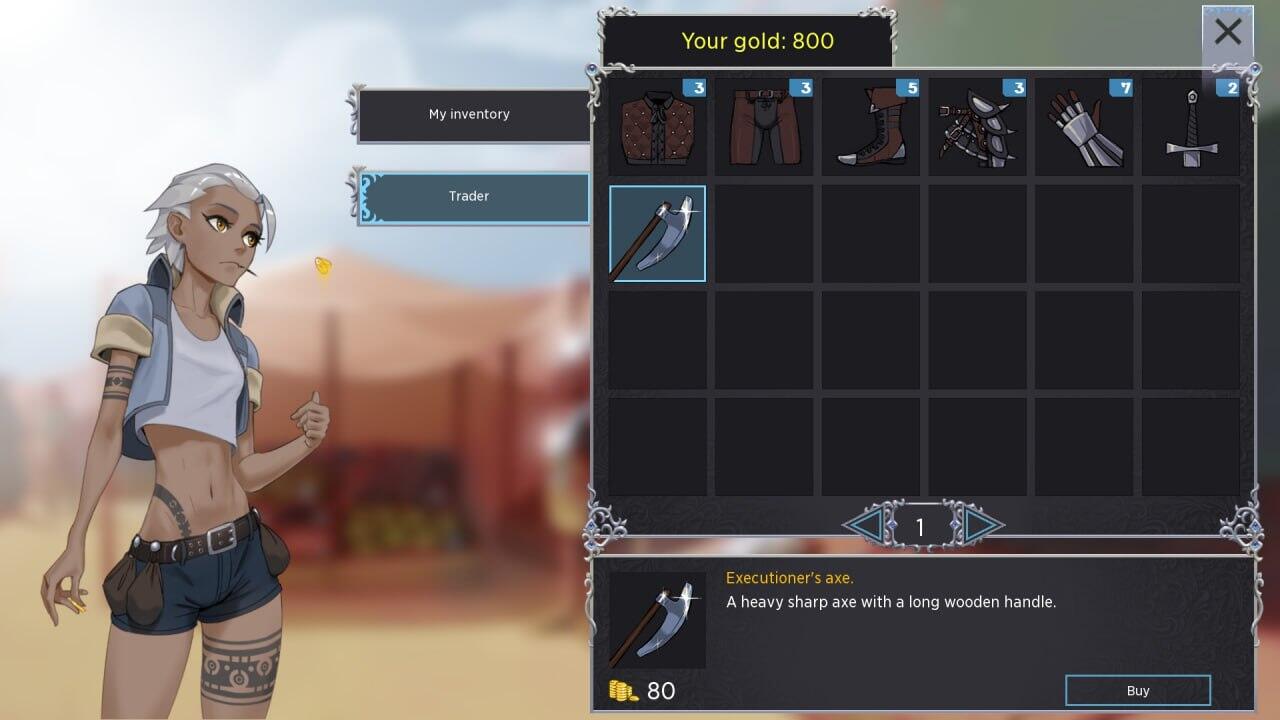This screenshot has height=720, width=1280.
Task: Go to the previous shop page
Action: pos(864,524)
